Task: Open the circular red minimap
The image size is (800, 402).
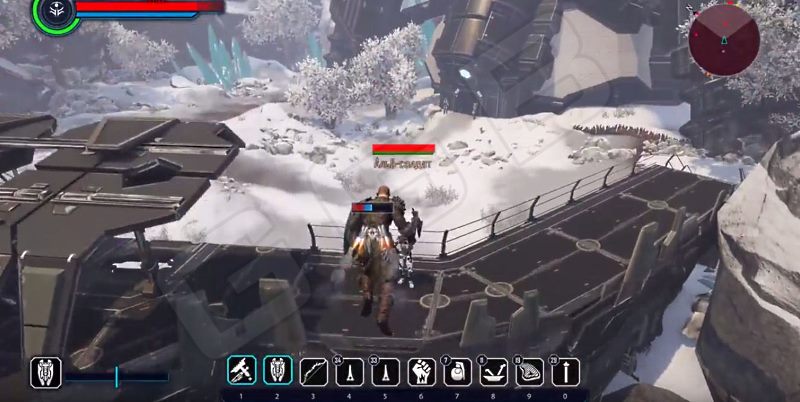Action: pyautogui.click(x=724, y=39)
